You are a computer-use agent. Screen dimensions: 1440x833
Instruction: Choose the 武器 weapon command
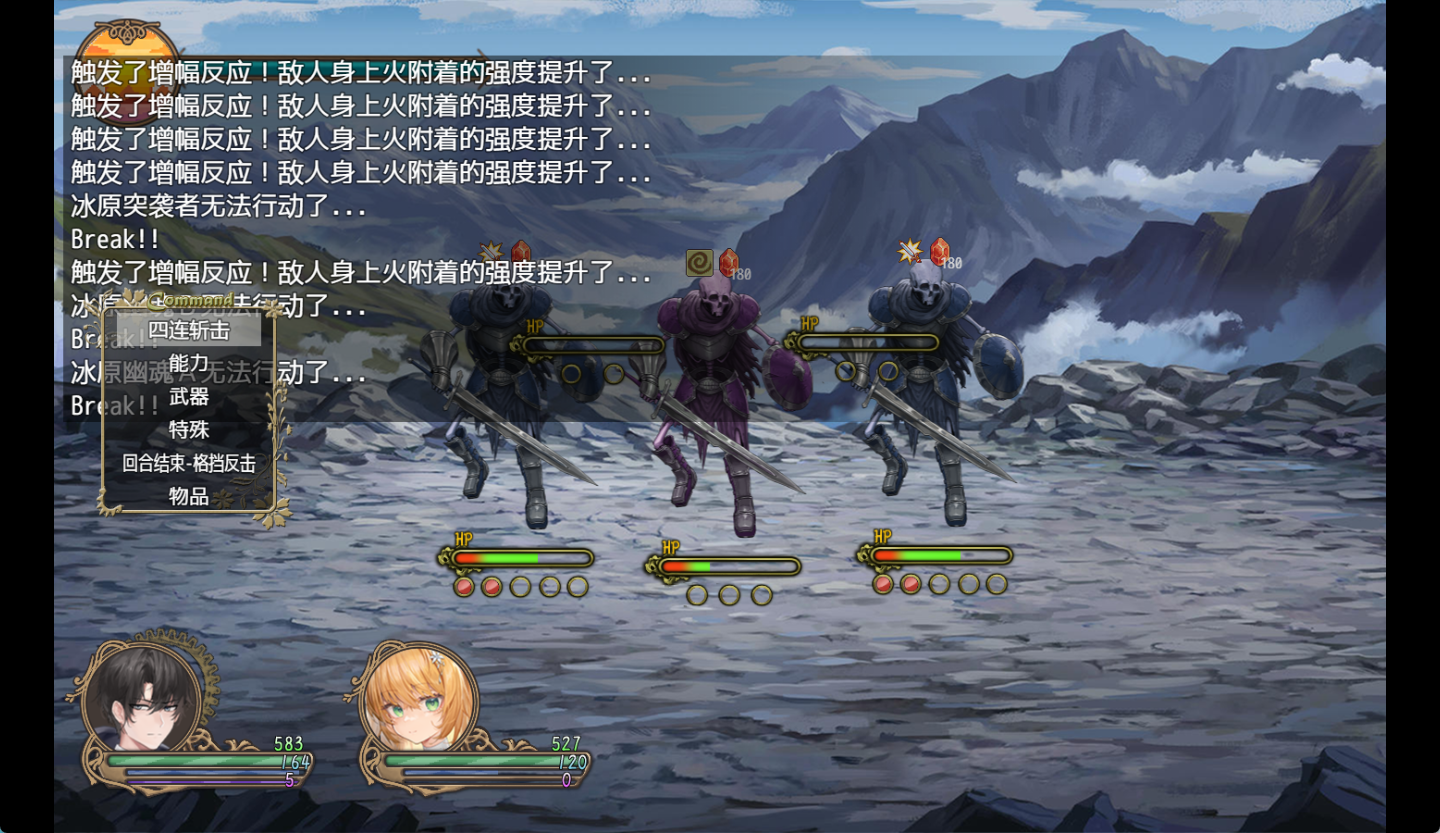click(x=189, y=397)
